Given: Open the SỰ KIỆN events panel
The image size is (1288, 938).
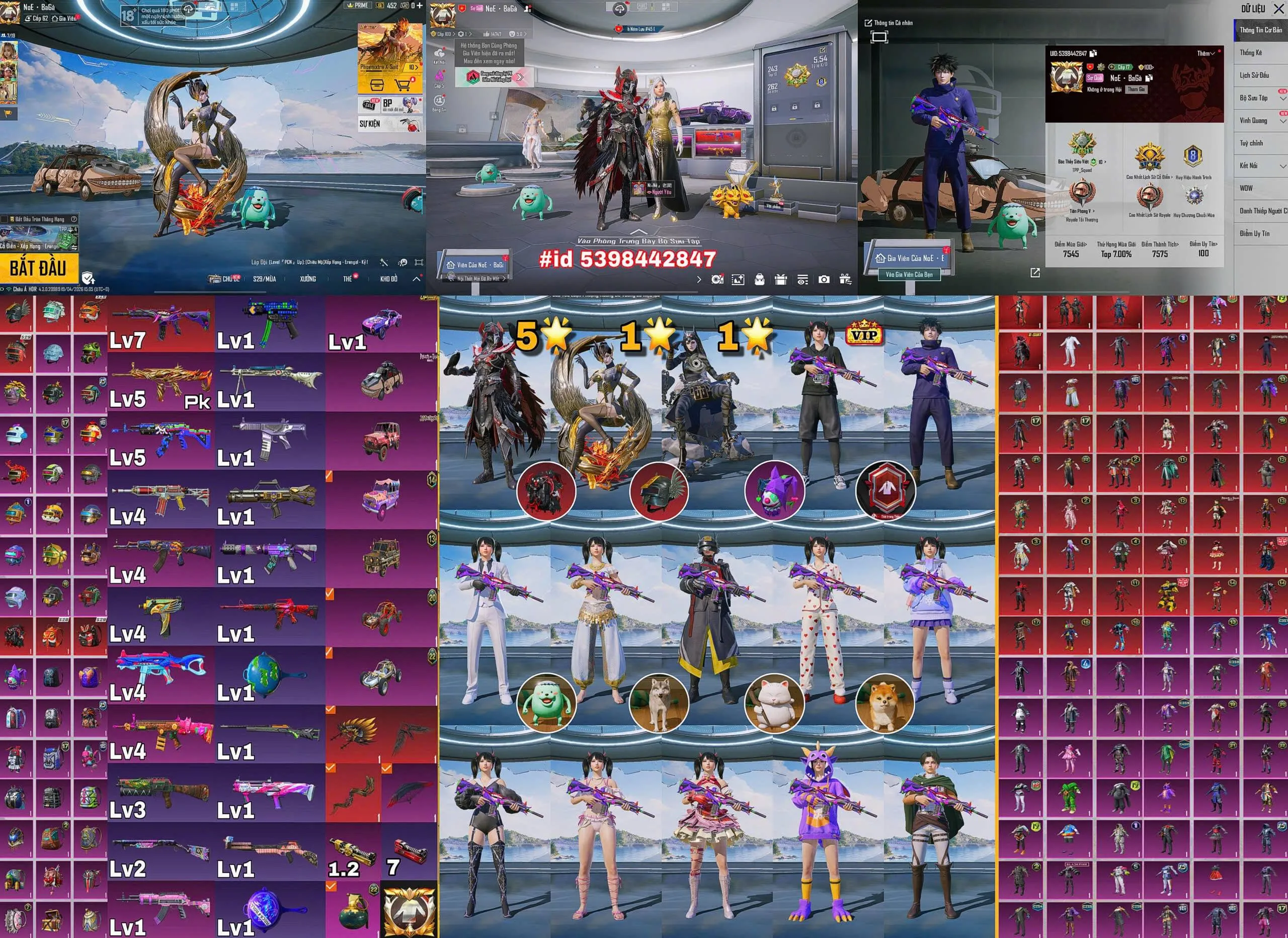Looking at the screenshot, I should coord(370,123).
